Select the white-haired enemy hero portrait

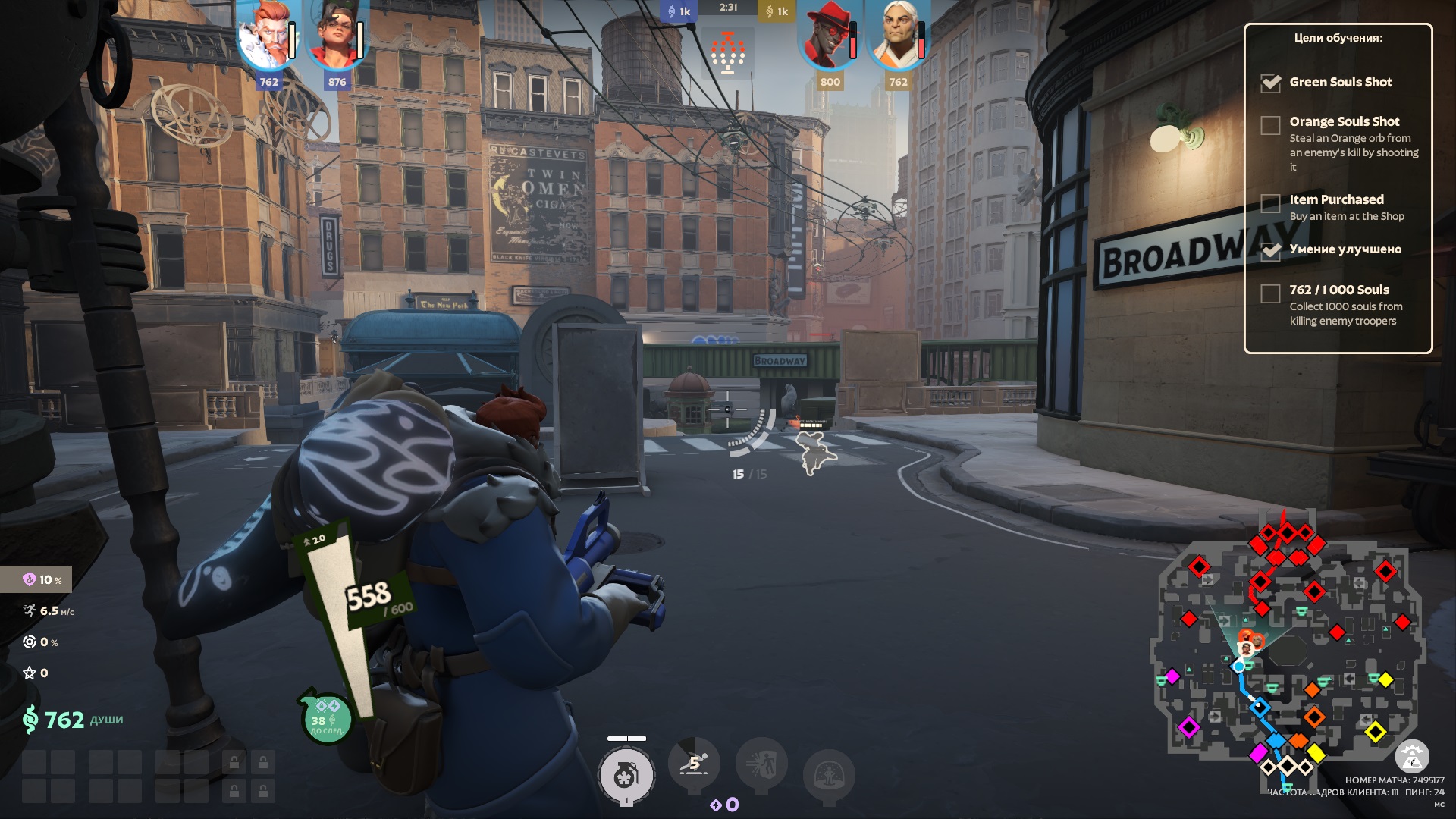pyautogui.click(x=897, y=36)
